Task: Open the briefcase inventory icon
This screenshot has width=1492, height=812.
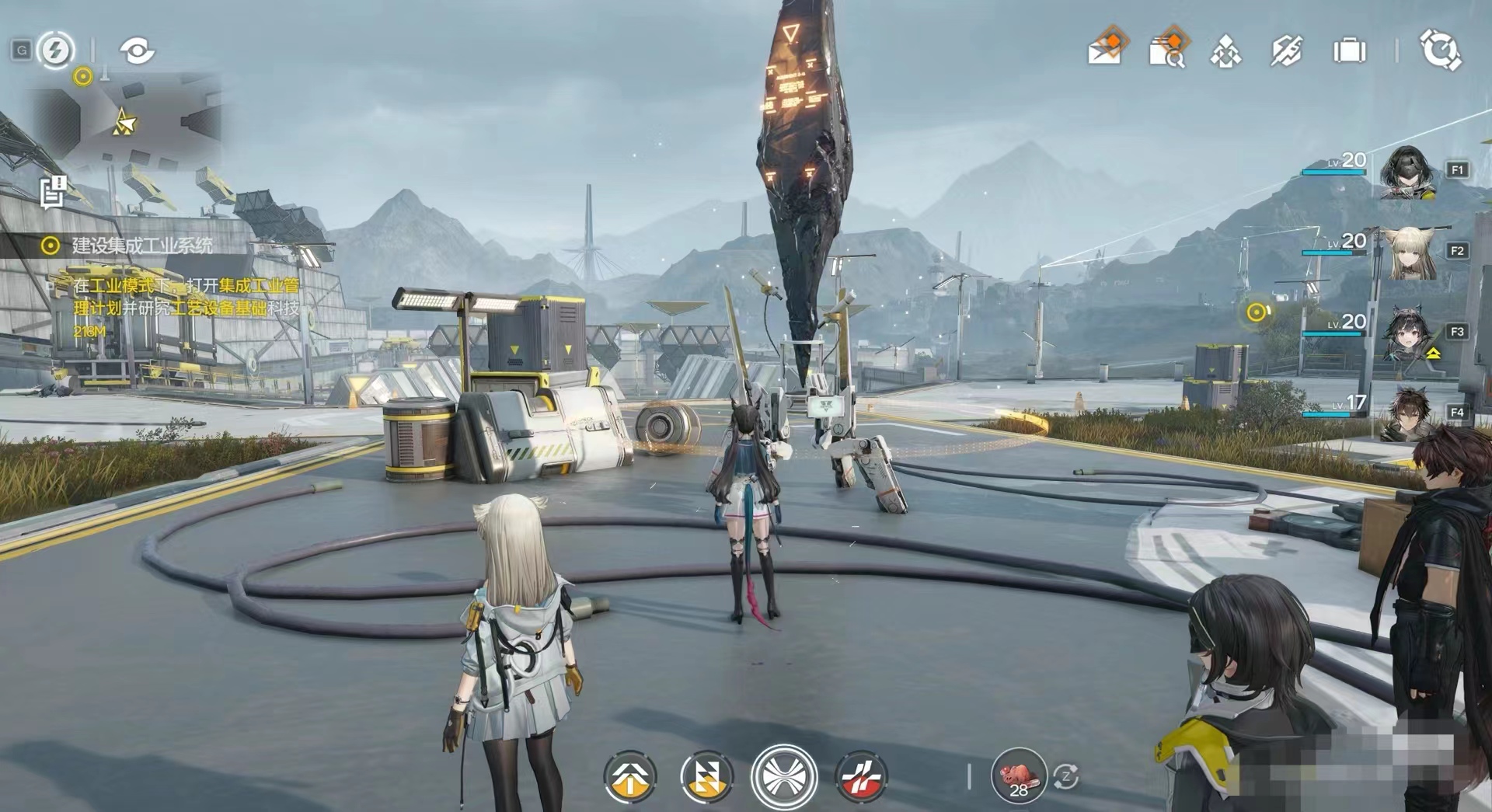Action: 1349,51
